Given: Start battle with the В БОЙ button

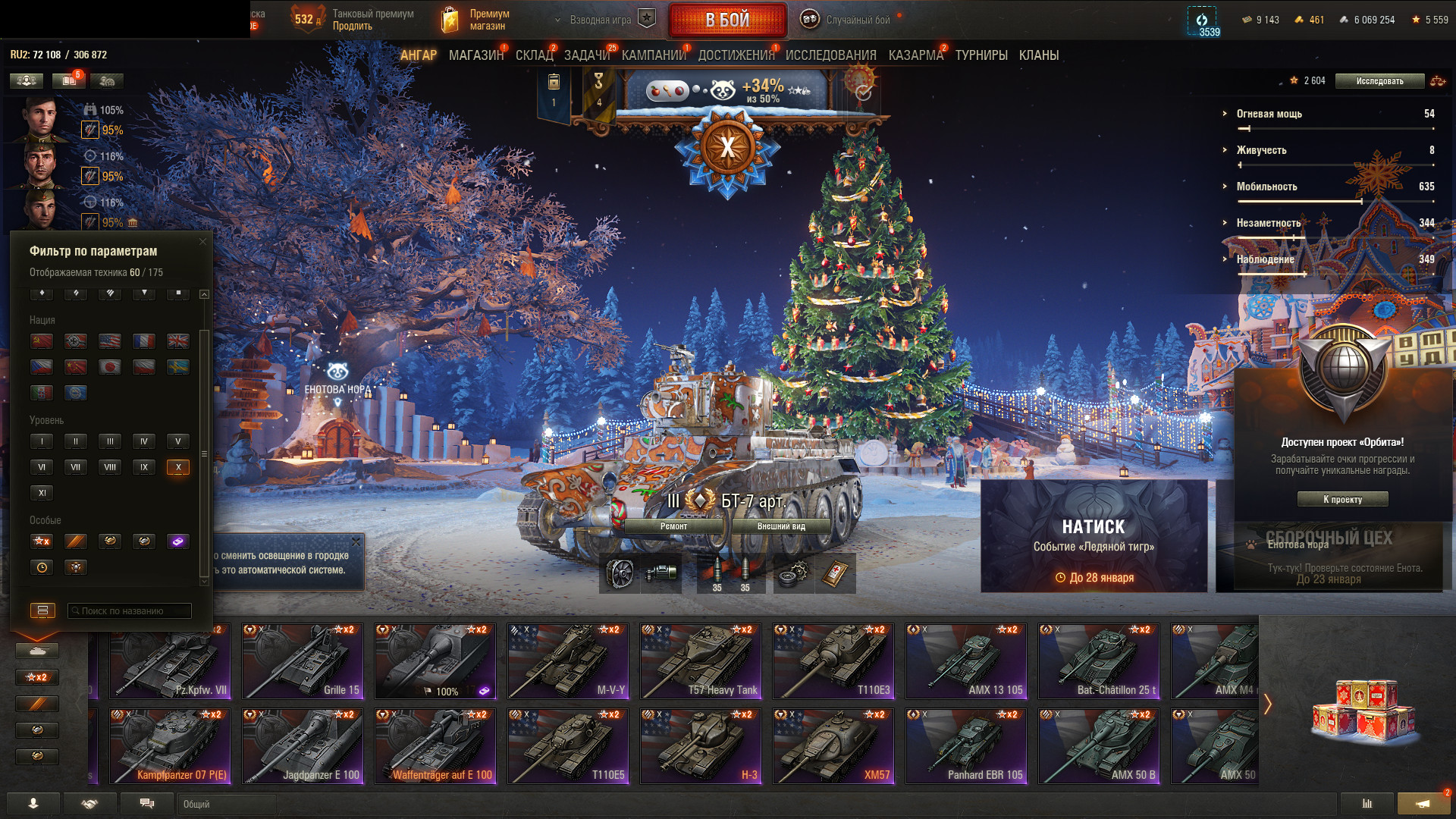Looking at the screenshot, I should pos(727,20).
